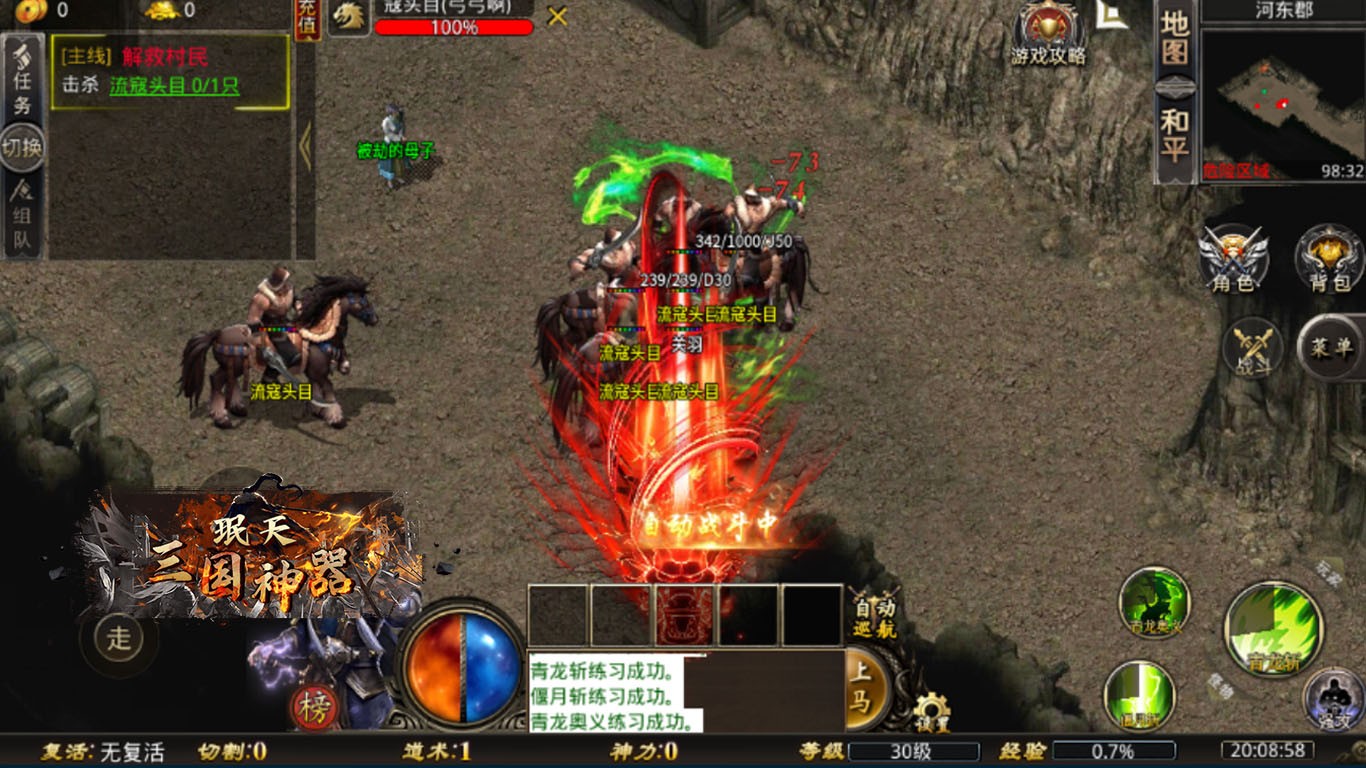The width and height of the screenshot is (1366, 768).
Task: Open the 设置 gear settings
Action: [x=932, y=711]
